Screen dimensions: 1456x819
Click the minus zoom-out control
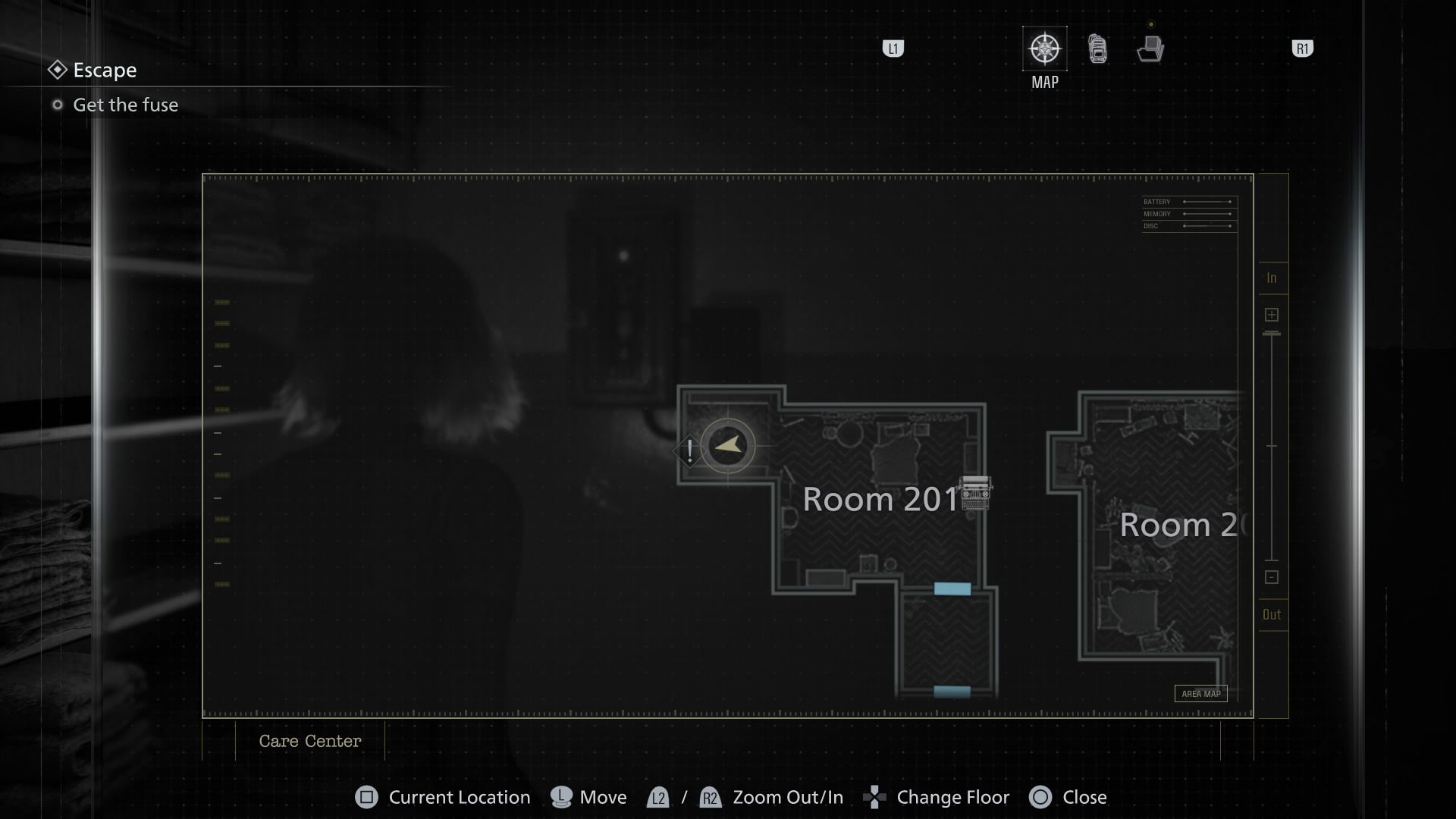[x=1272, y=577]
